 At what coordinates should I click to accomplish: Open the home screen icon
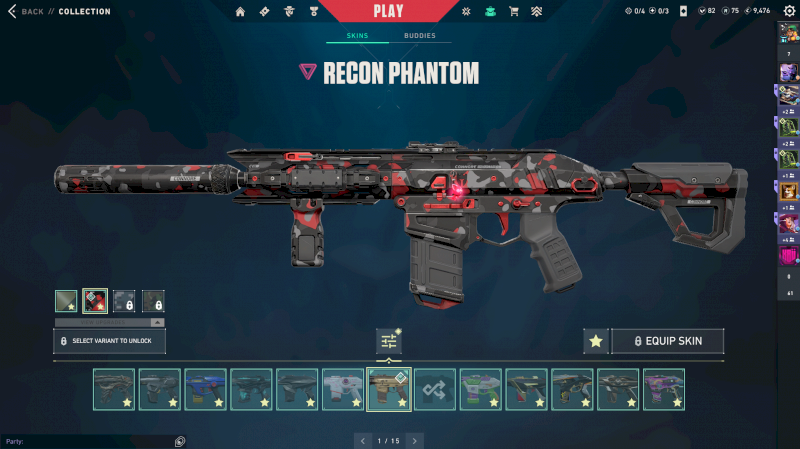tap(240, 11)
